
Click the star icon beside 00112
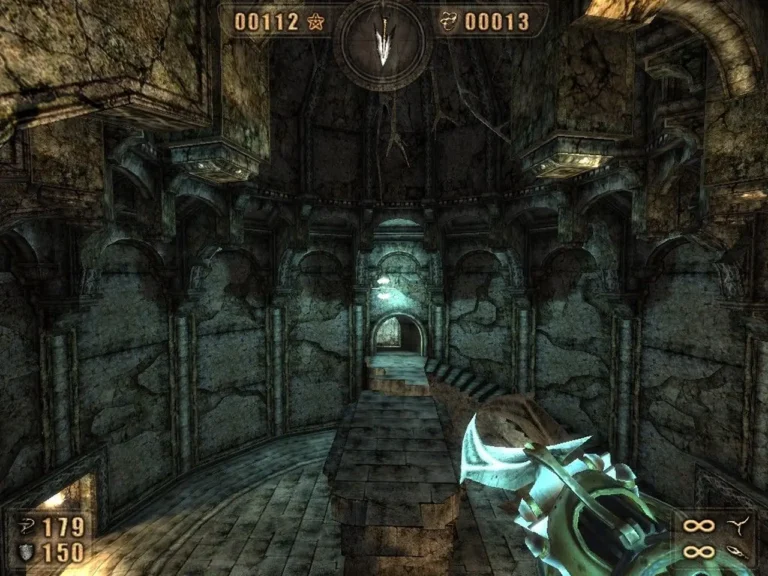(x=317, y=21)
